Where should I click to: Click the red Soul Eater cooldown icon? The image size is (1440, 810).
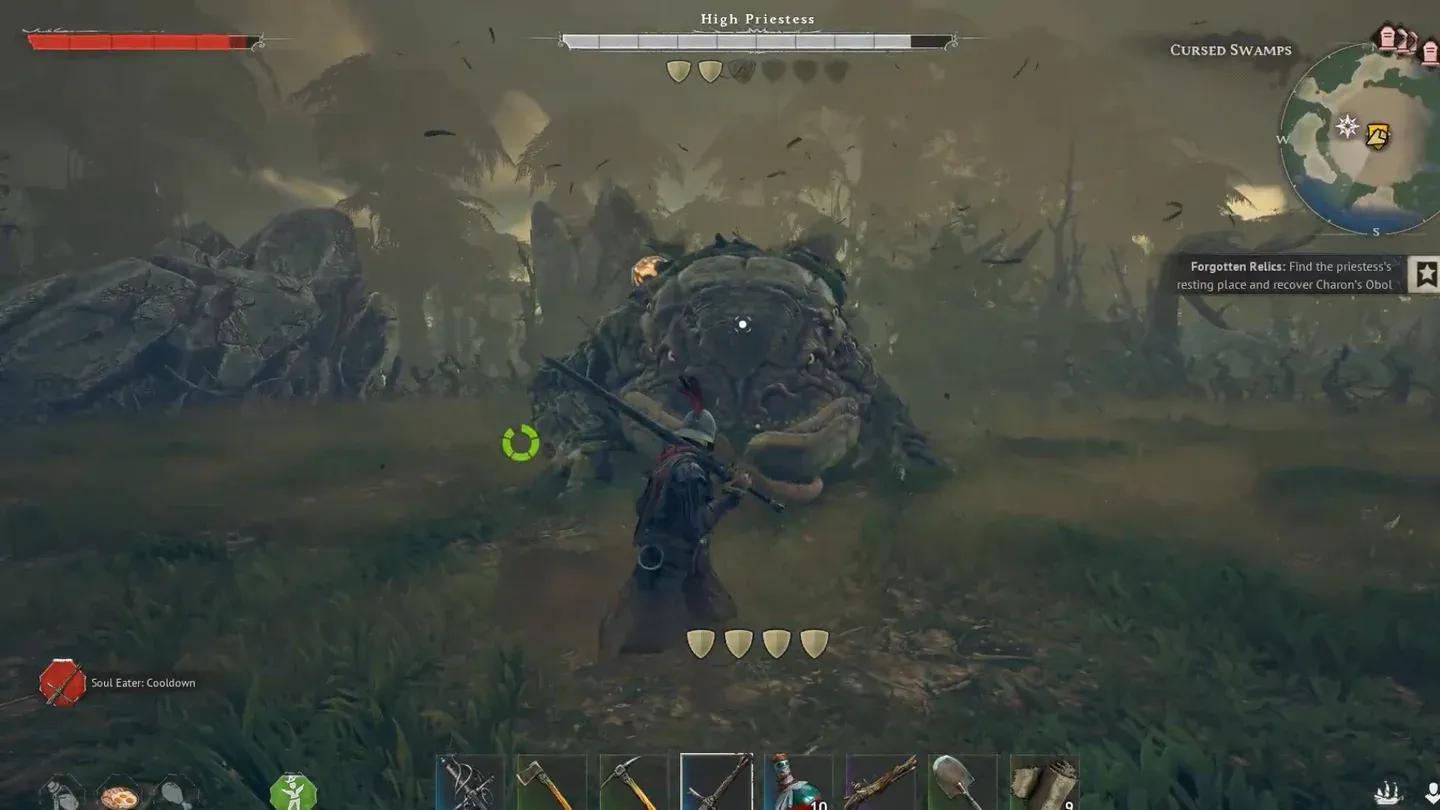coord(62,683)
